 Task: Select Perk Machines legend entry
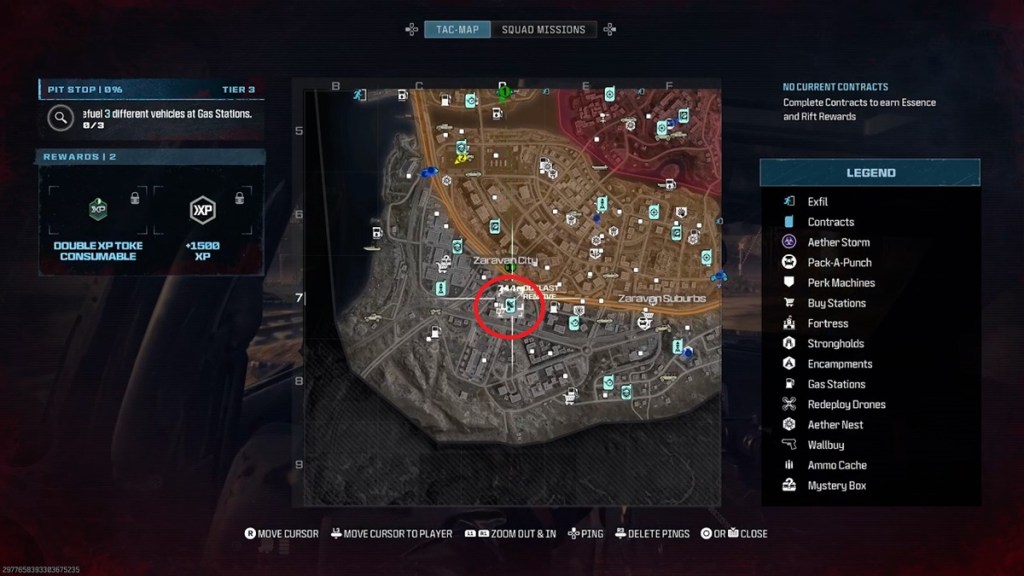pyautogui.click(x=841, y=283)
